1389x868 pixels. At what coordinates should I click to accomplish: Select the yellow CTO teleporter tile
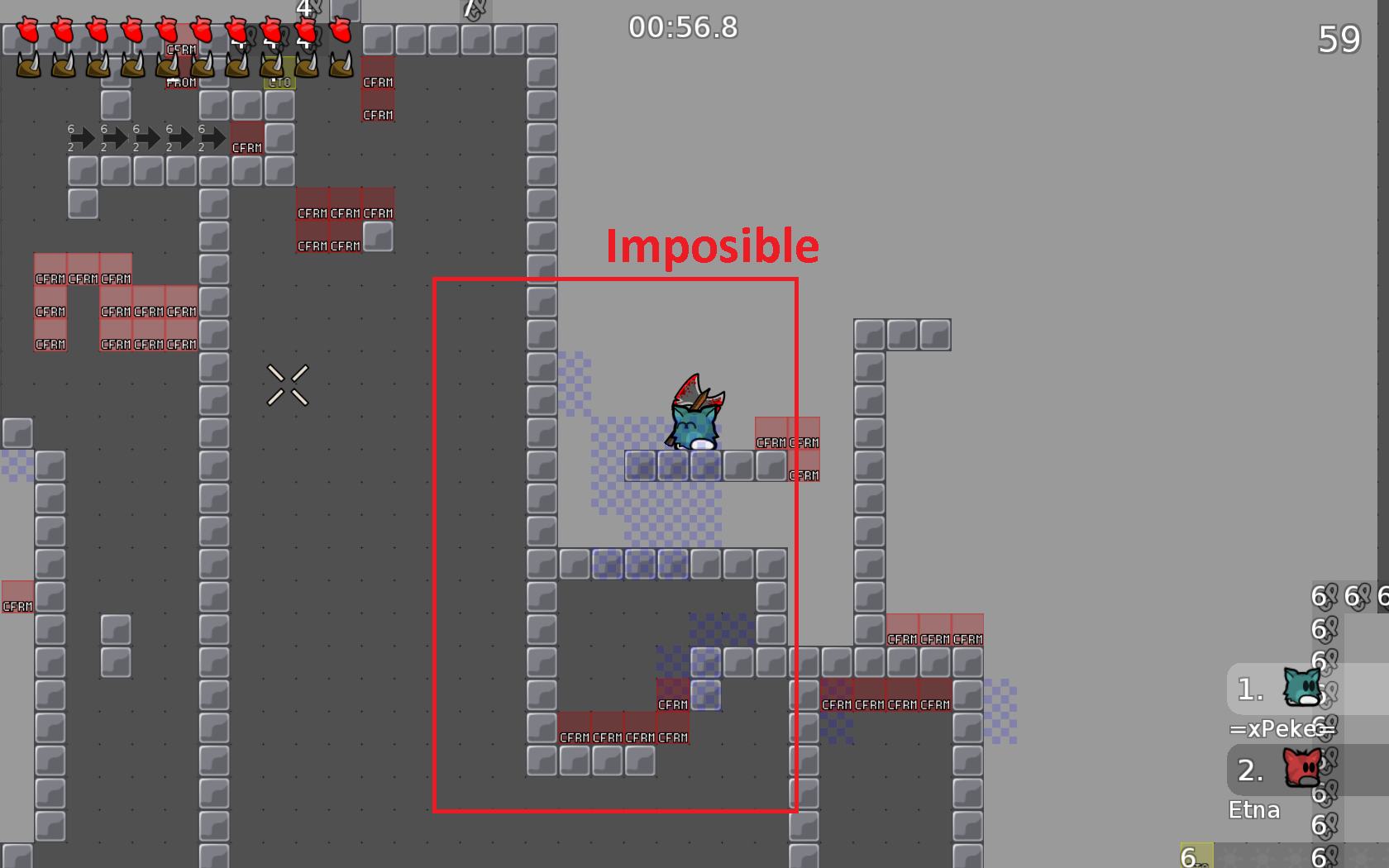coord(279,82)
